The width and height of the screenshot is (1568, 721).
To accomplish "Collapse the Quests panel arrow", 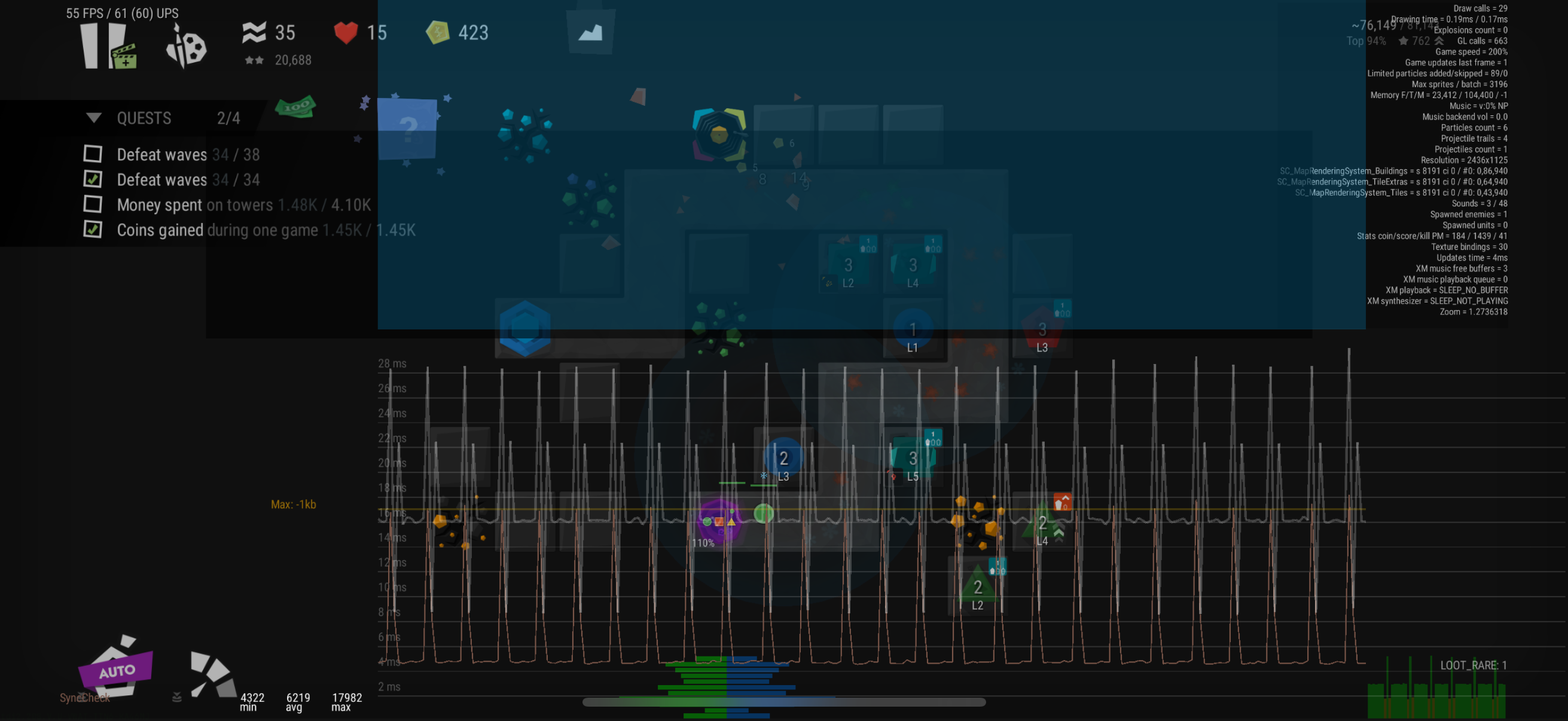I will coord(94,117).
